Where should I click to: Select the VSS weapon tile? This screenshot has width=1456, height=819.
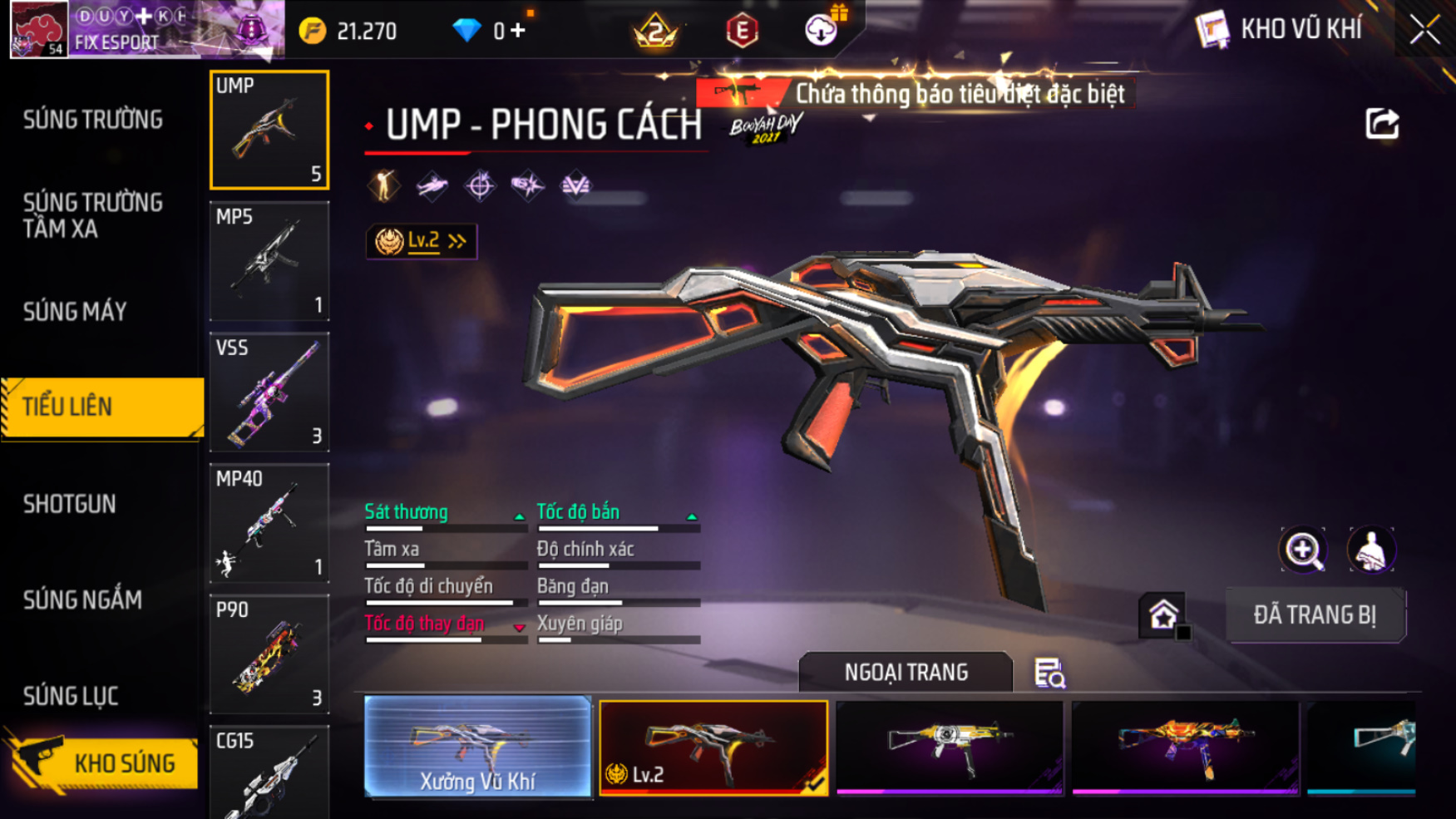269,392
